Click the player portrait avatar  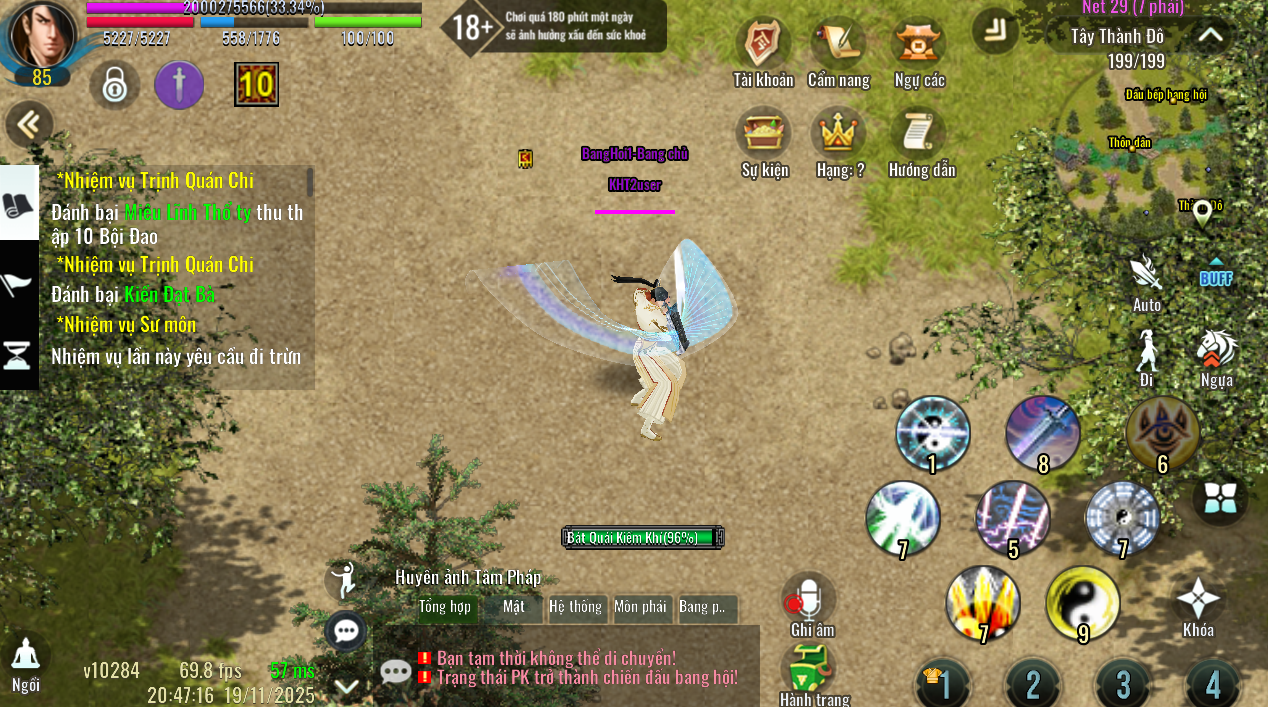[x=42, y=35]
